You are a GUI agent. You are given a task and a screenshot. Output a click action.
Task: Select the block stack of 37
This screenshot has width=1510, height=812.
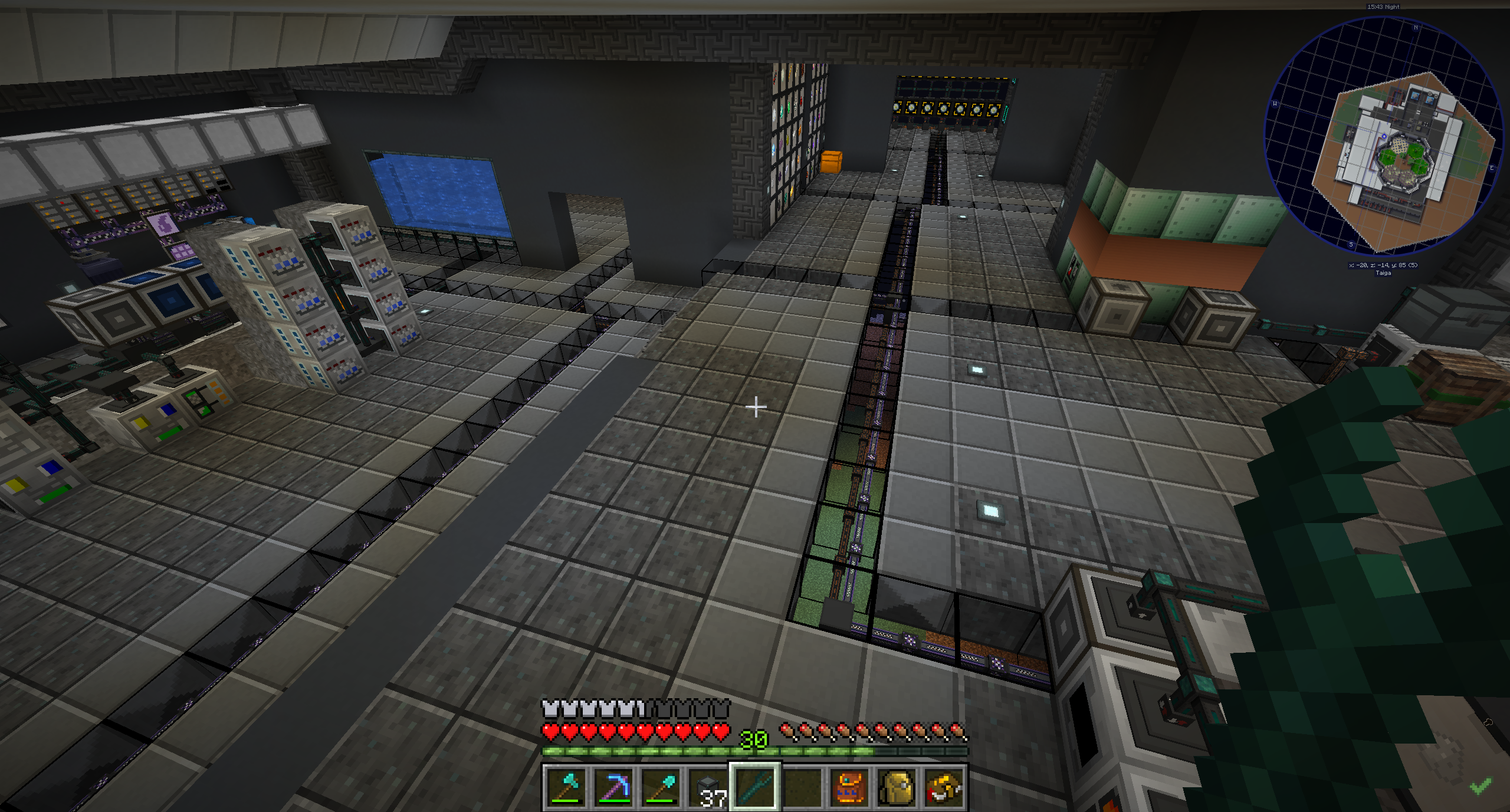pyautogui.click(x=708, y=787)
